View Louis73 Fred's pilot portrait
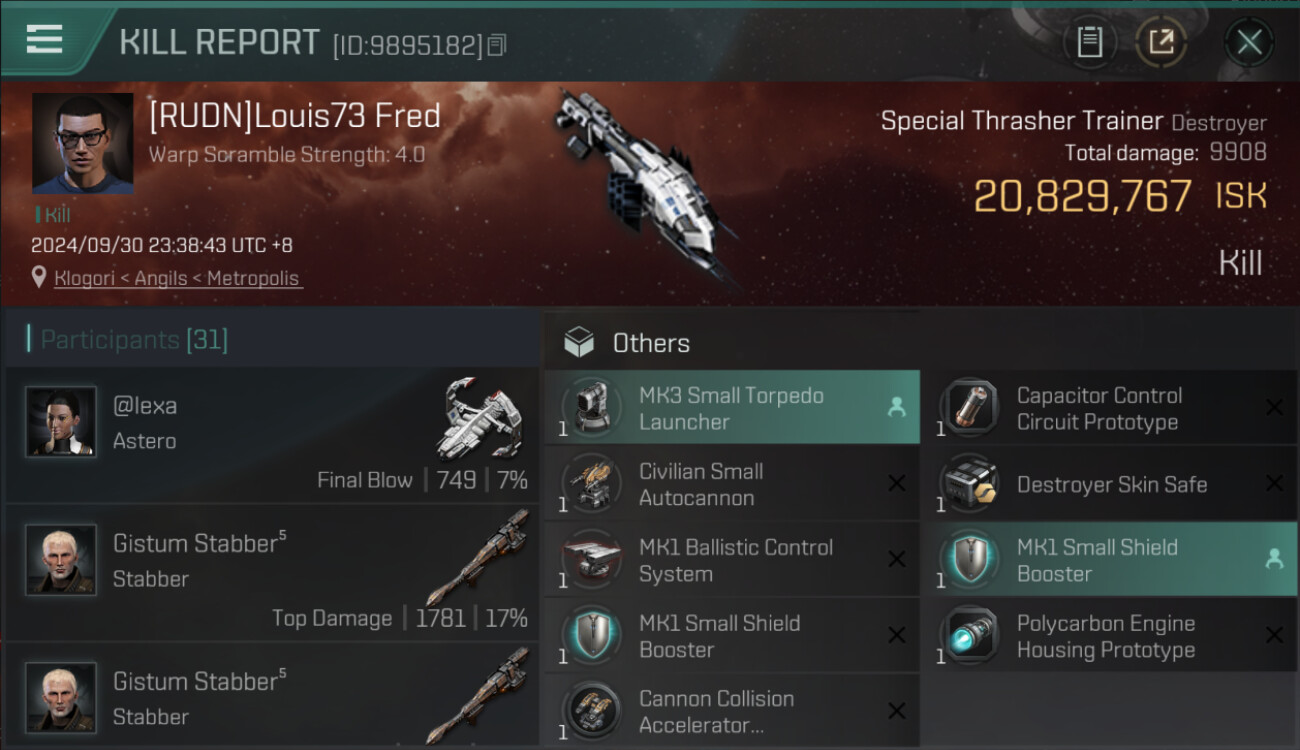Screen dimensions: 1300x750 [x=82, y=143]
